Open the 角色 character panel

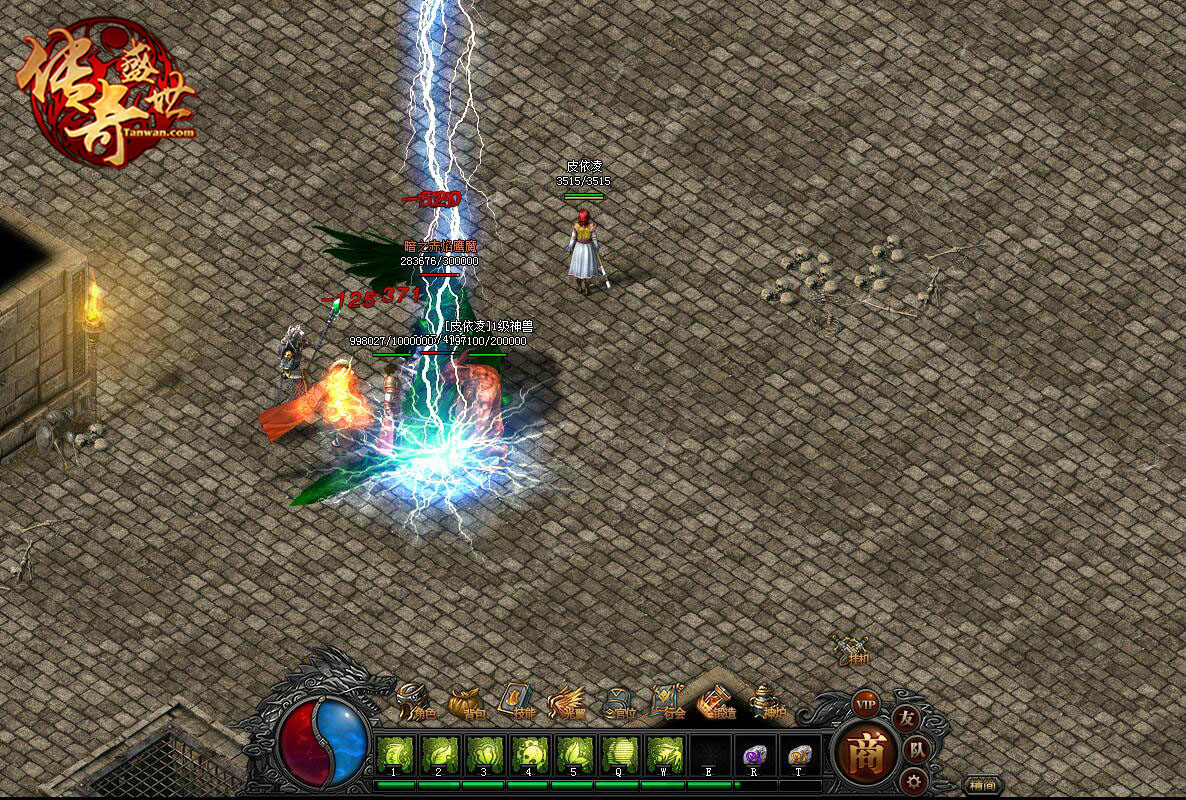[416, 702]
